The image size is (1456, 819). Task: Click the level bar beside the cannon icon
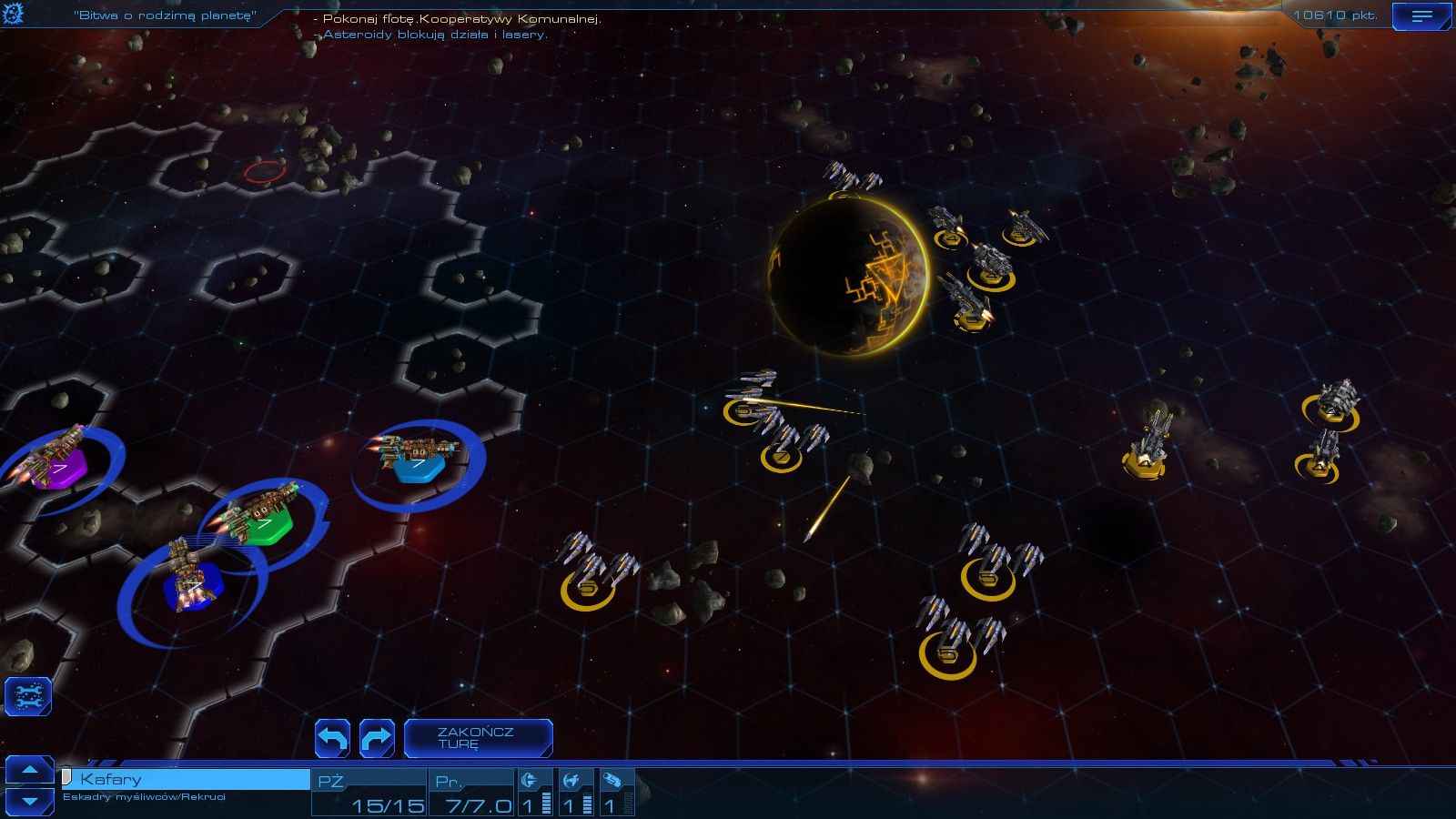click(546, 796)
